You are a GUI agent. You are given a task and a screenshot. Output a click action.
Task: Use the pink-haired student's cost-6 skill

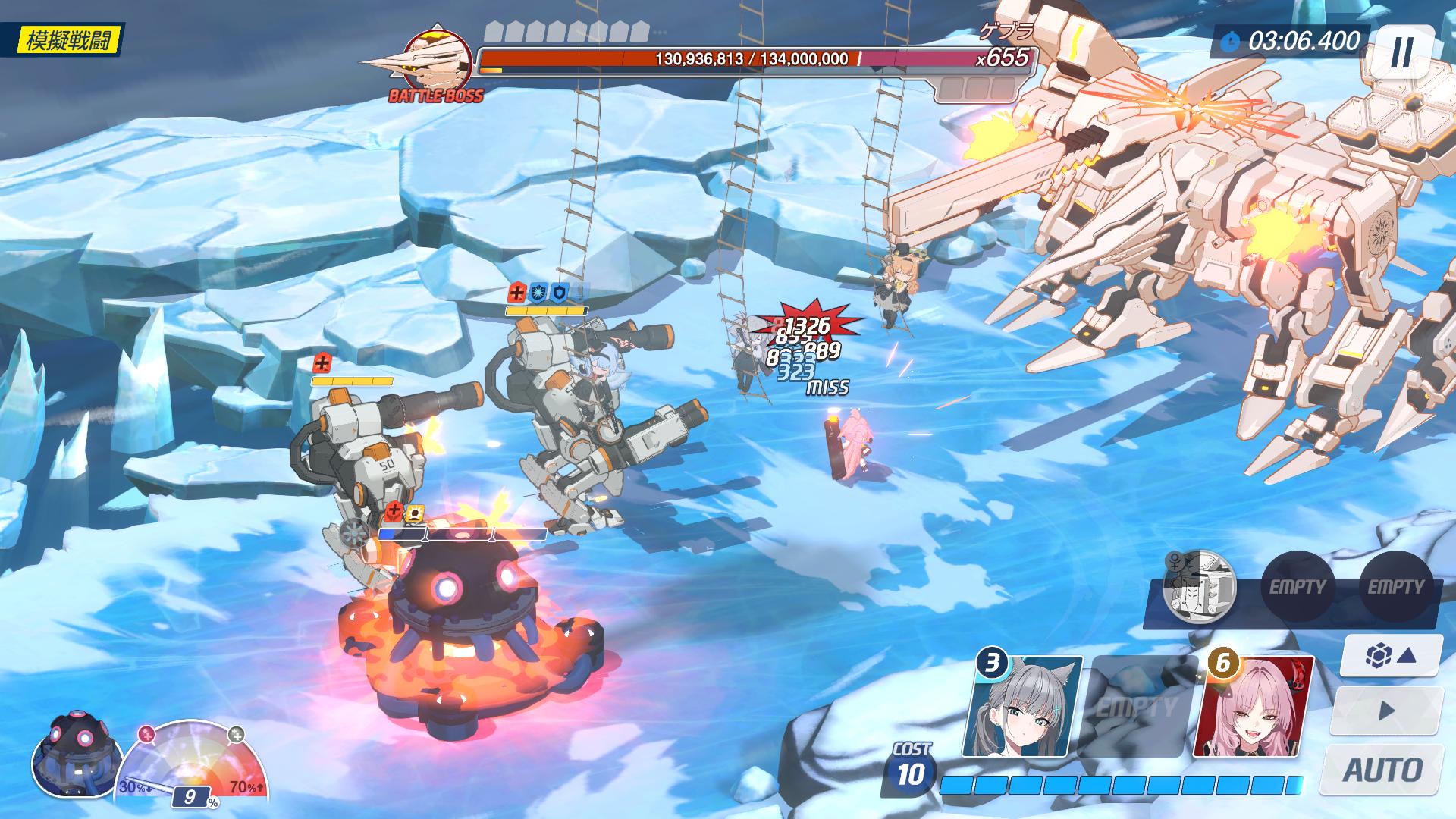coord(1254,707)
